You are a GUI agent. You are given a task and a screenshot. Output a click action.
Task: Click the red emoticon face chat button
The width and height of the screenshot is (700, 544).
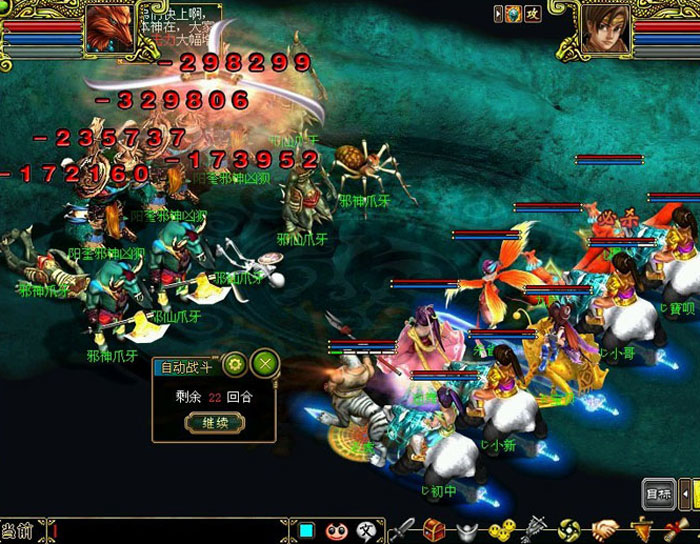(337, 530)
